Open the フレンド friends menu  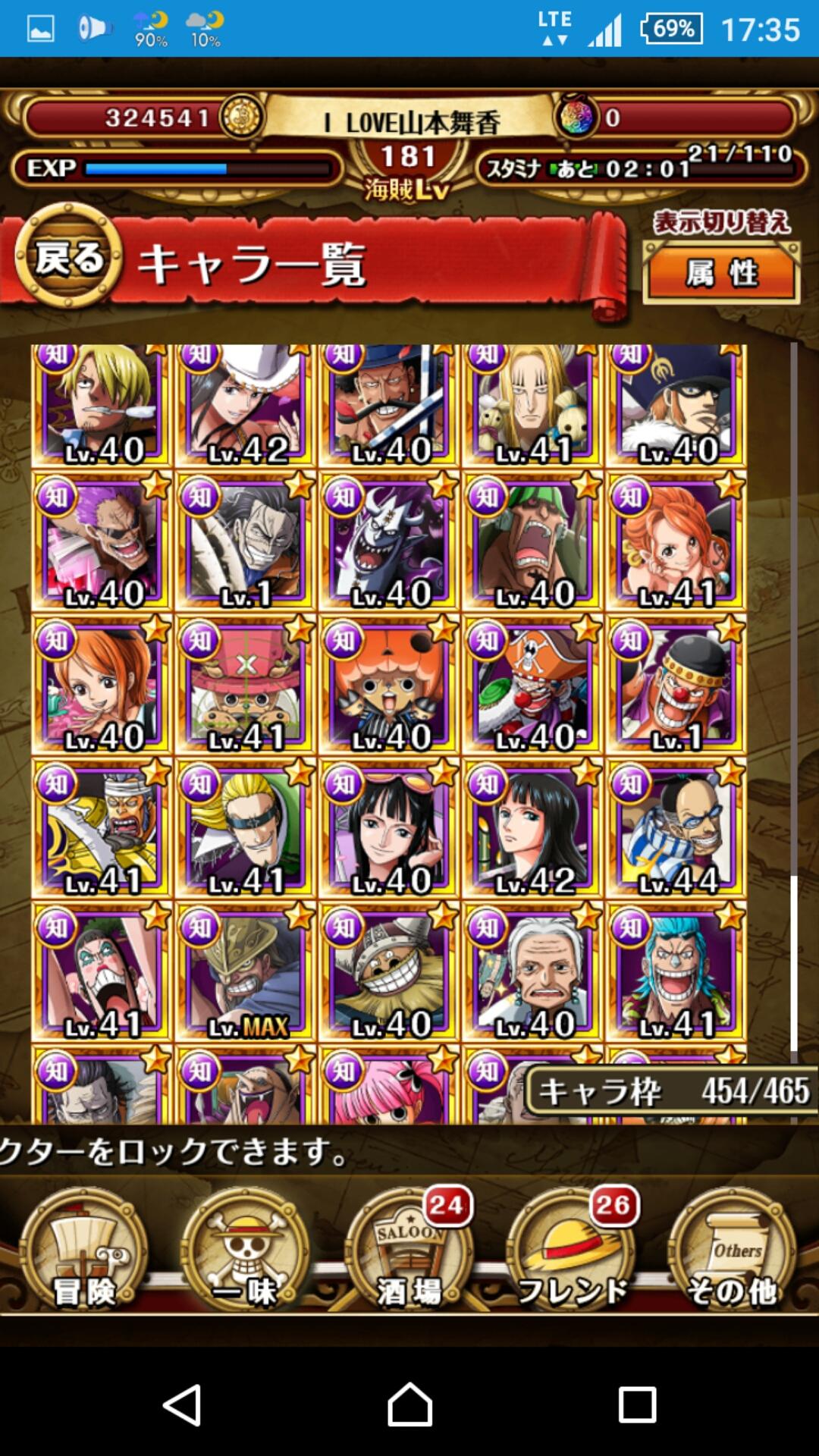pyautogui.click(x=571, y=1253)
